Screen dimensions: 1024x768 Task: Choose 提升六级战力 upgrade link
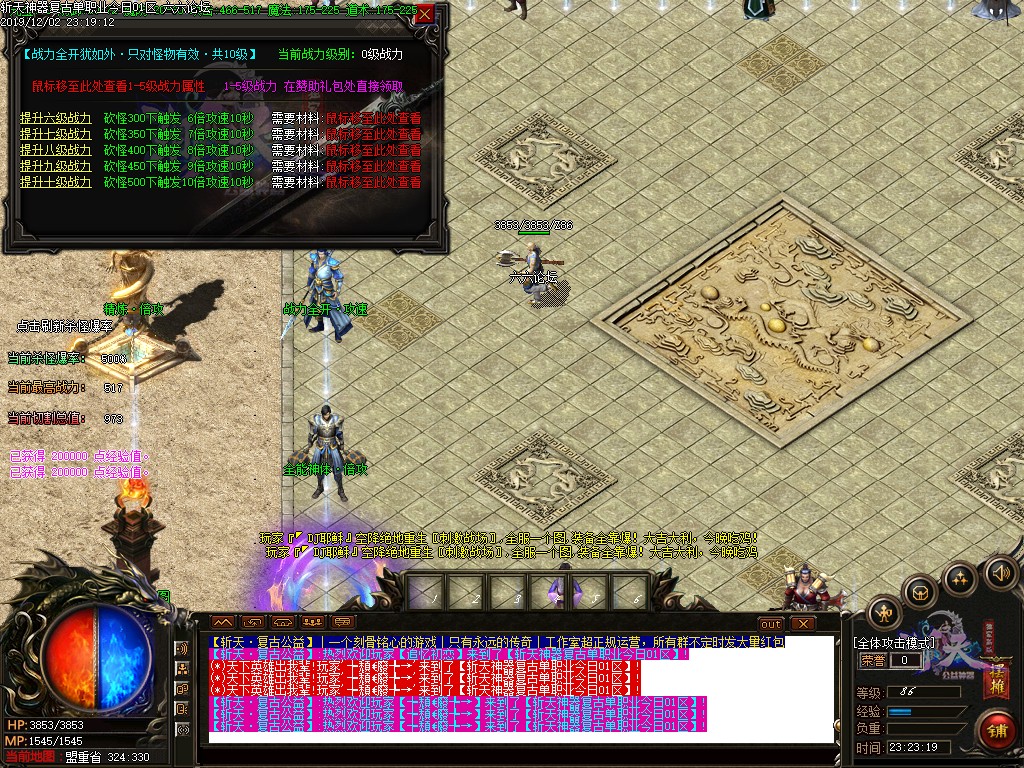pos(55,118)
